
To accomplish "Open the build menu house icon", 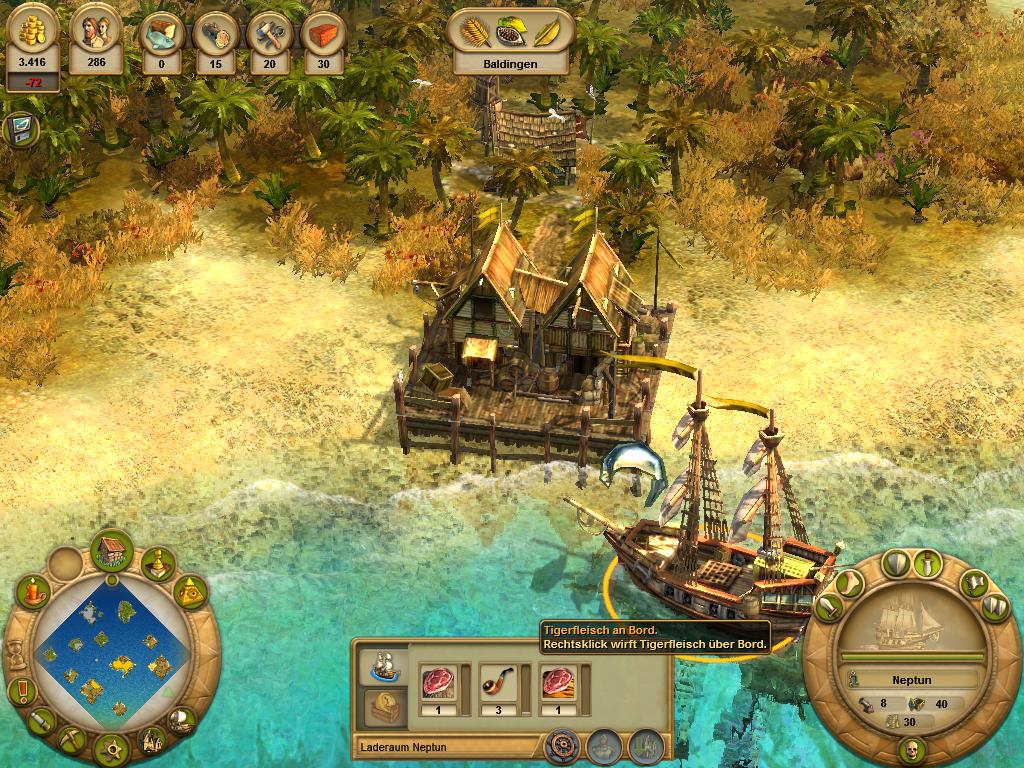I will tap(112, 551).
